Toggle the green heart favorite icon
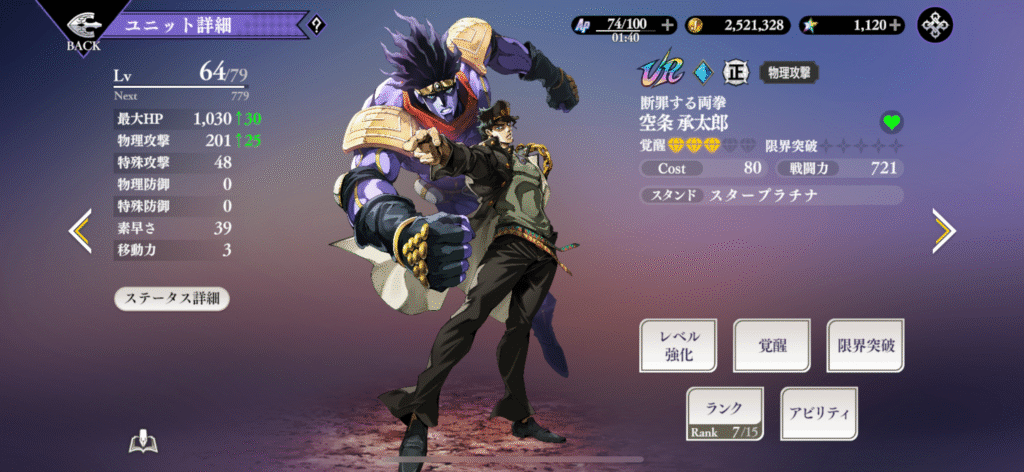The height and width of the screenshot is (472, 1024). click(891, 123)
